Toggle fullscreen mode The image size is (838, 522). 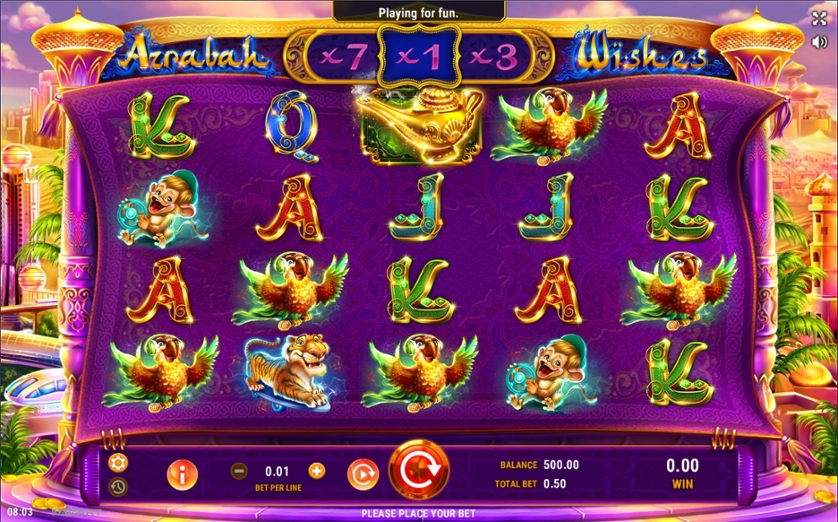tap(820, 18)
